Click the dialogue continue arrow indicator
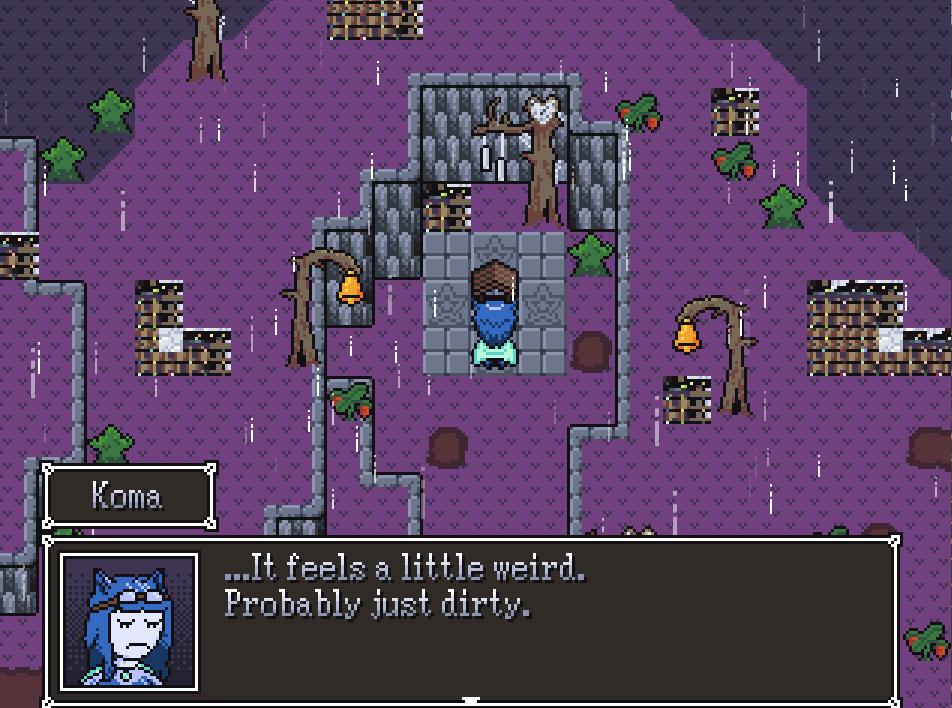Viewport: 952px width, 708px height. click(471, 700)
